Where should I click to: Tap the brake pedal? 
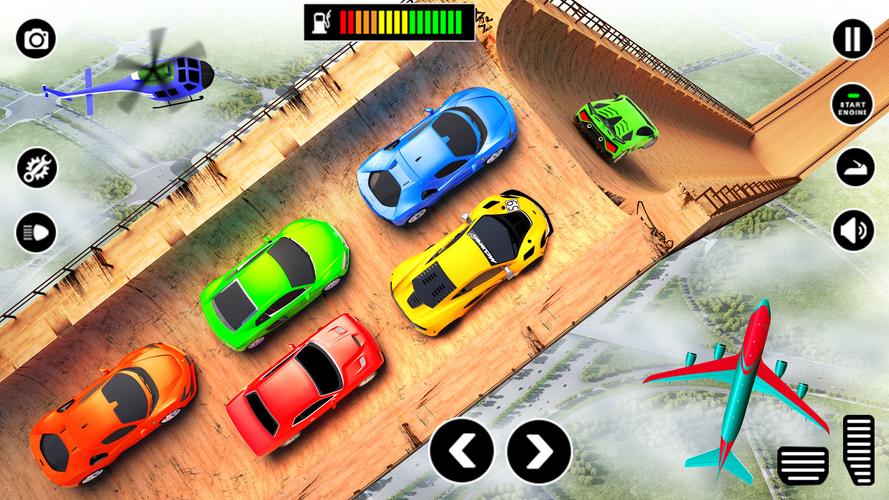pyautogui.click(x=803, y=465)
